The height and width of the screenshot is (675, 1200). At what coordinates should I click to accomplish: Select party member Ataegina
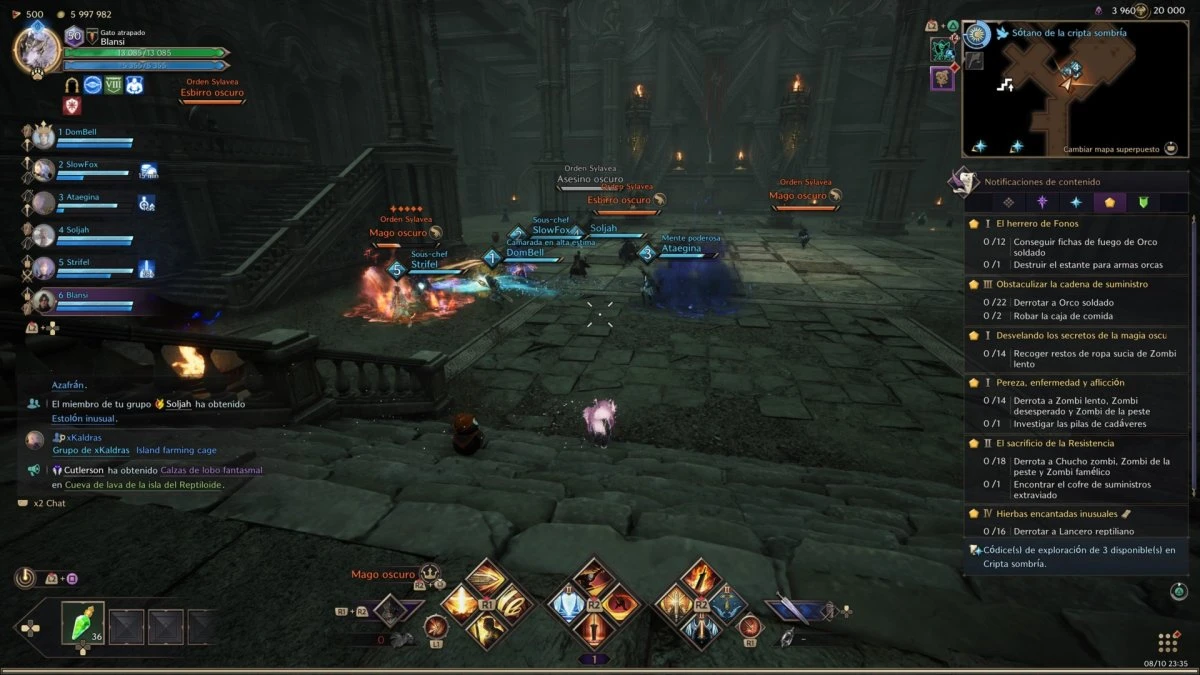[x=78, y=197]
